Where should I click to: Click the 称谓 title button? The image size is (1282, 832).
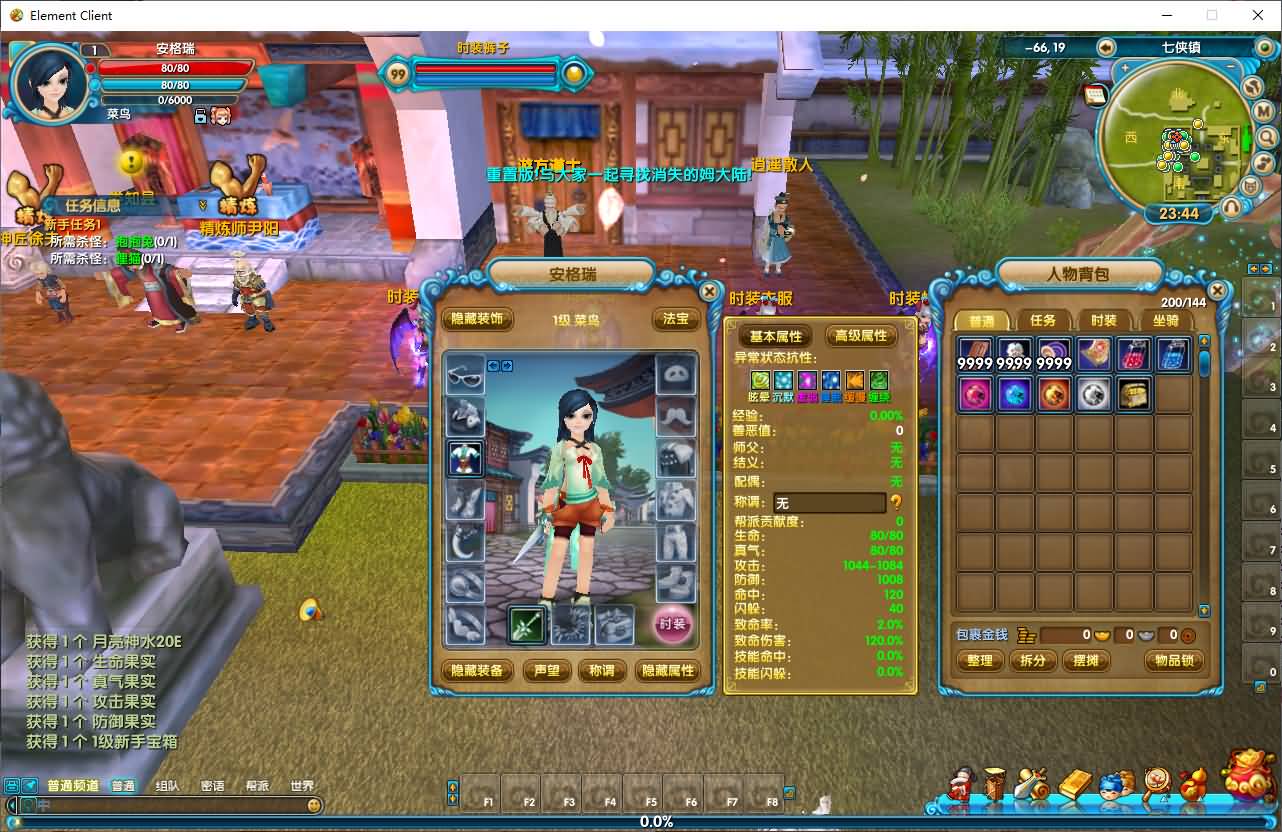coord(602,670)
